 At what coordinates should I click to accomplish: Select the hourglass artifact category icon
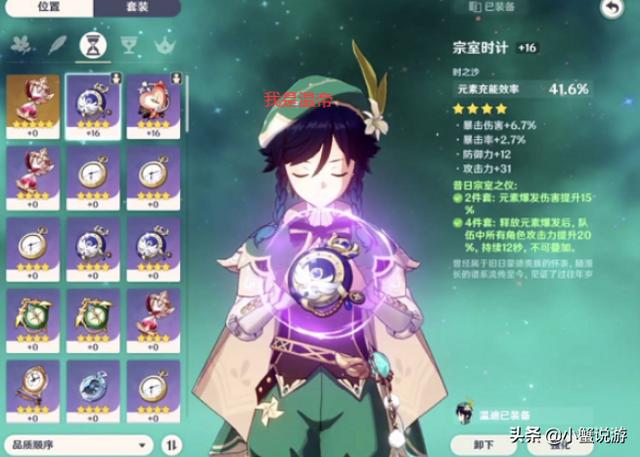pyautogui.click(x=93, y=44)
